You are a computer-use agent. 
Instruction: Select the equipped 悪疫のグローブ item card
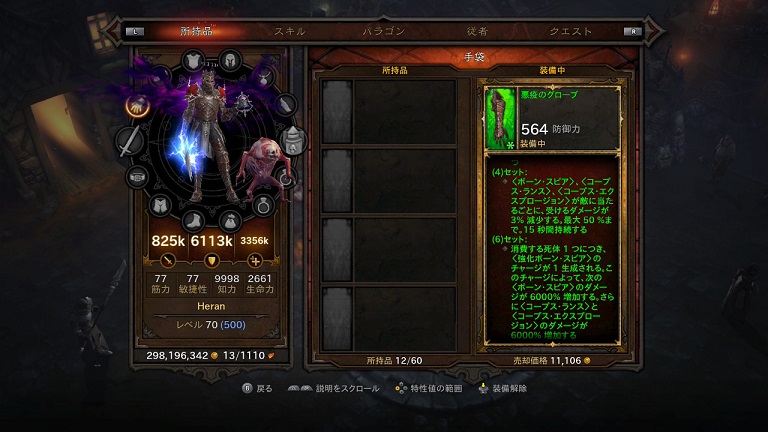pos(552,118)
